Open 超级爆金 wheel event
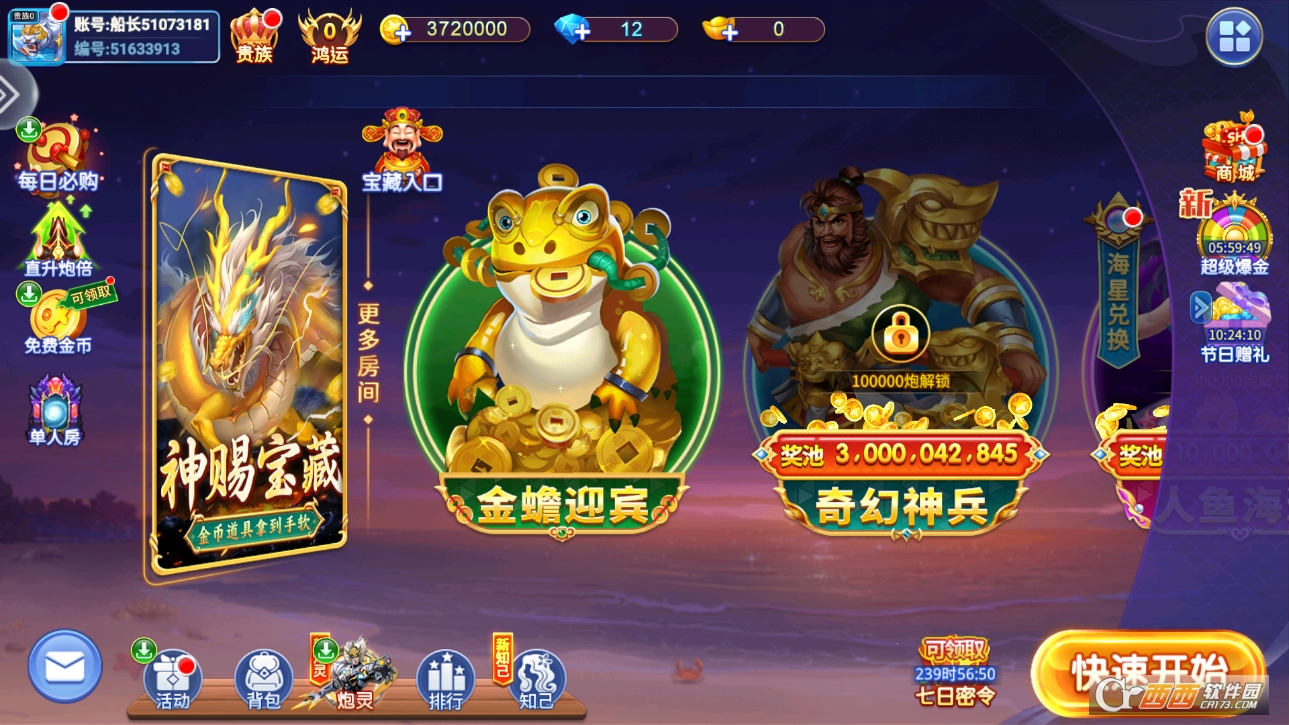The image size is (1289, 725). pos(1234,238)
